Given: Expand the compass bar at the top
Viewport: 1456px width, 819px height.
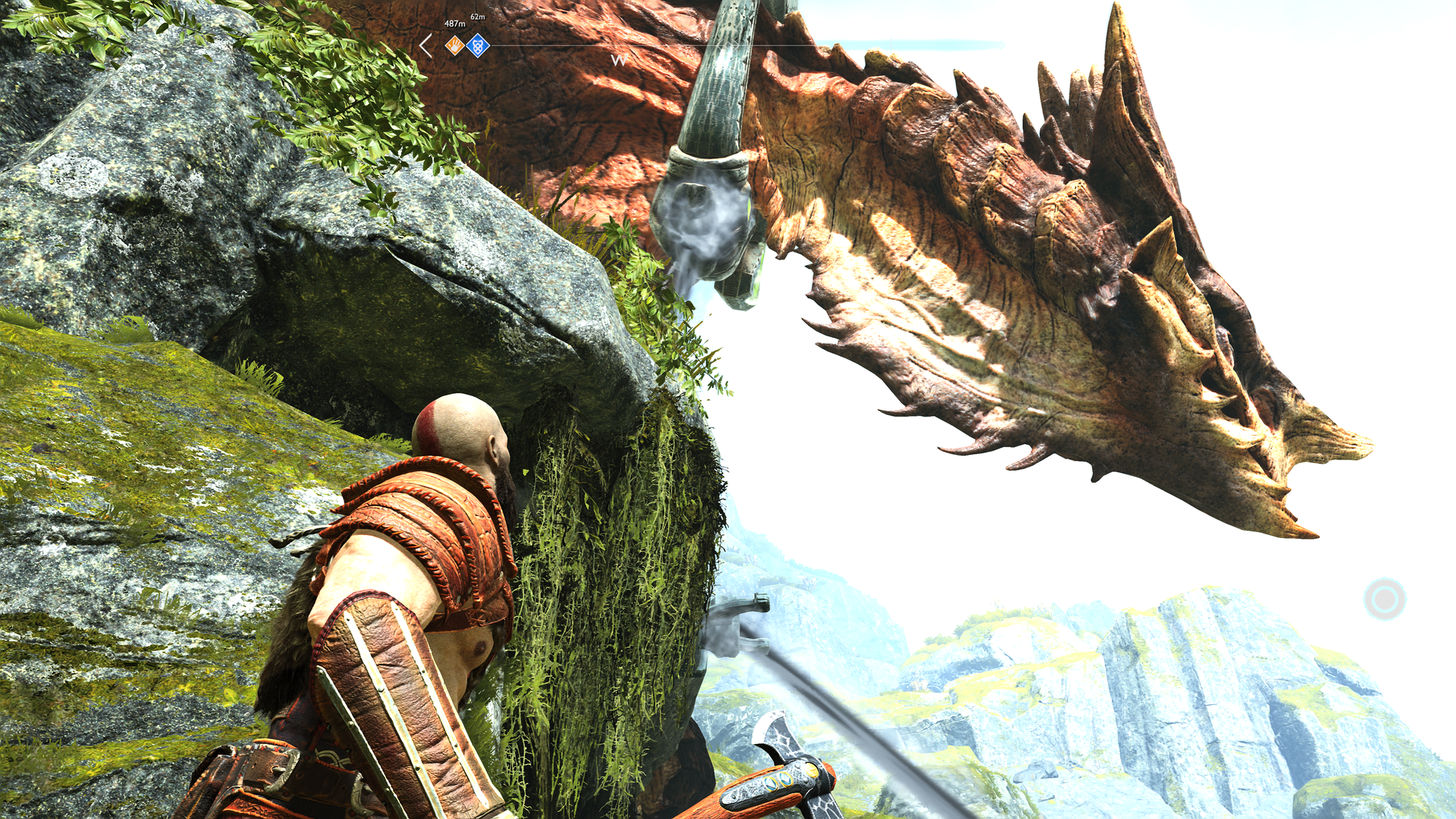Looking at the screenshot, I should tap(728, 46).
